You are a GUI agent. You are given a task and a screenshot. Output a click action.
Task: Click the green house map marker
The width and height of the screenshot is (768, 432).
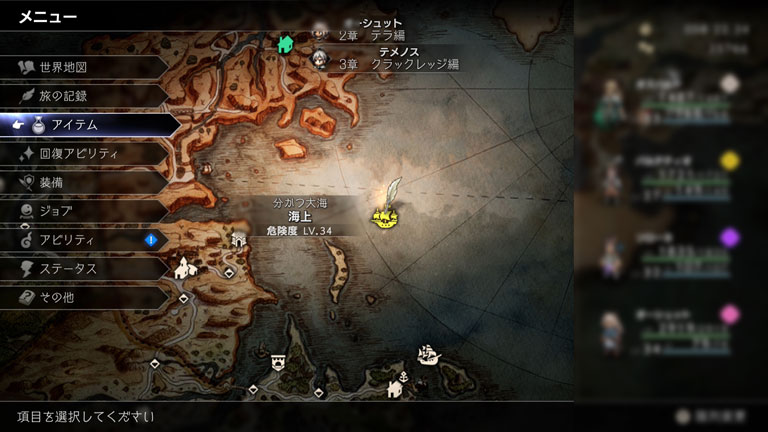[285, 44]
